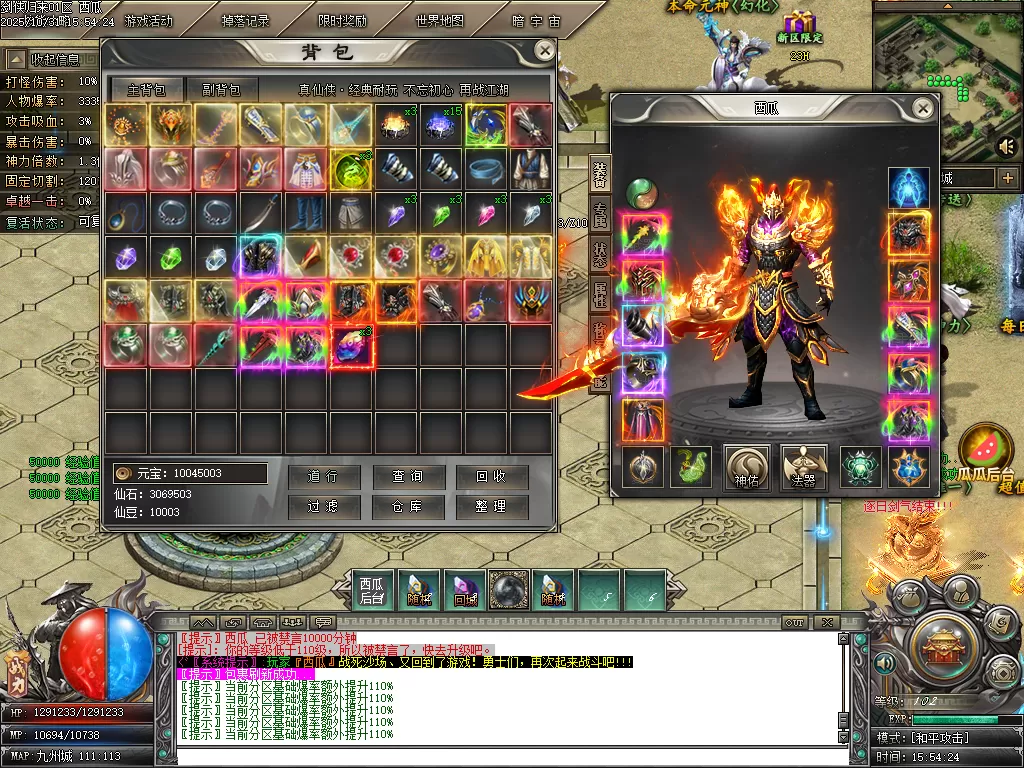Open the 西瓜后台 hotbar shortcut

[x=372, y=589]
